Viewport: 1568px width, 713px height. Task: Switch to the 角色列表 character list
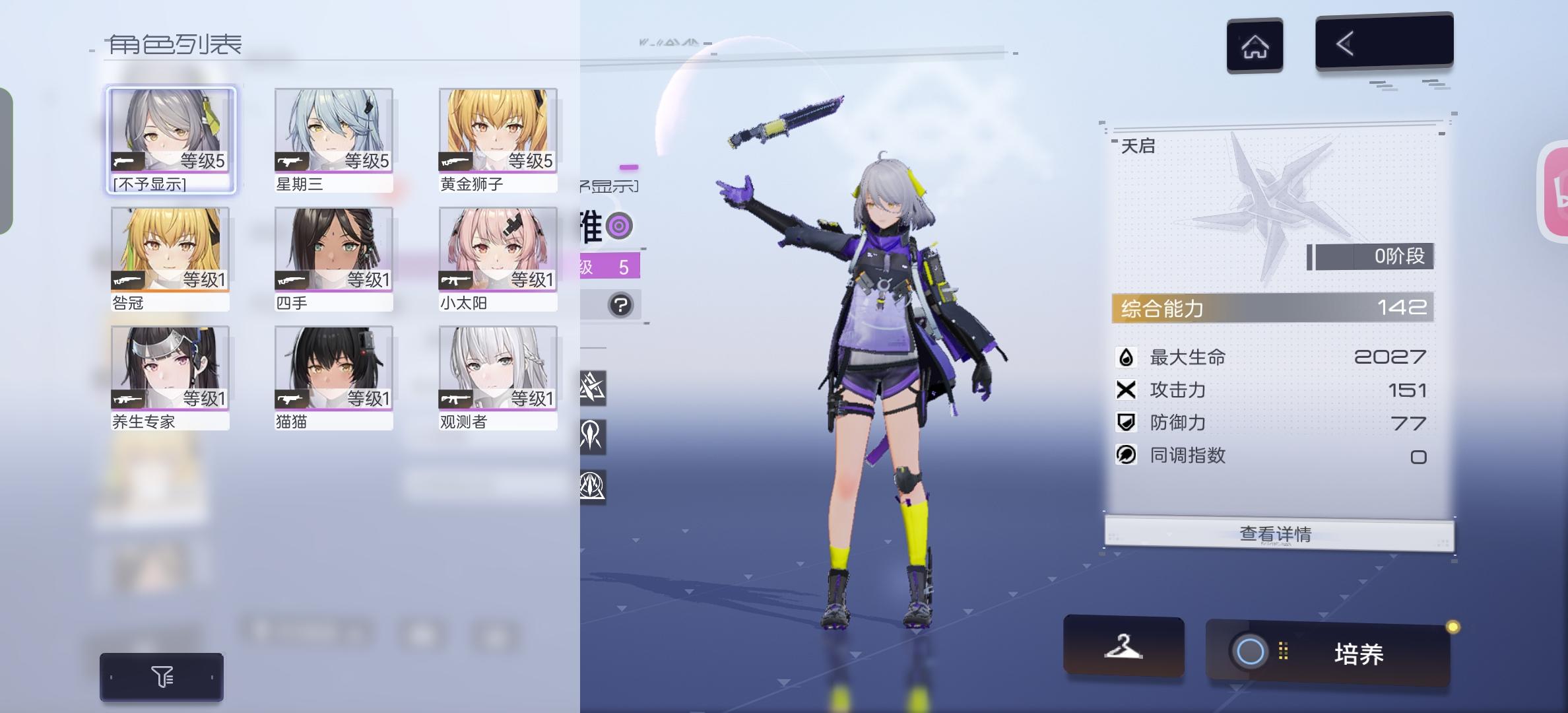pos(174,44)
